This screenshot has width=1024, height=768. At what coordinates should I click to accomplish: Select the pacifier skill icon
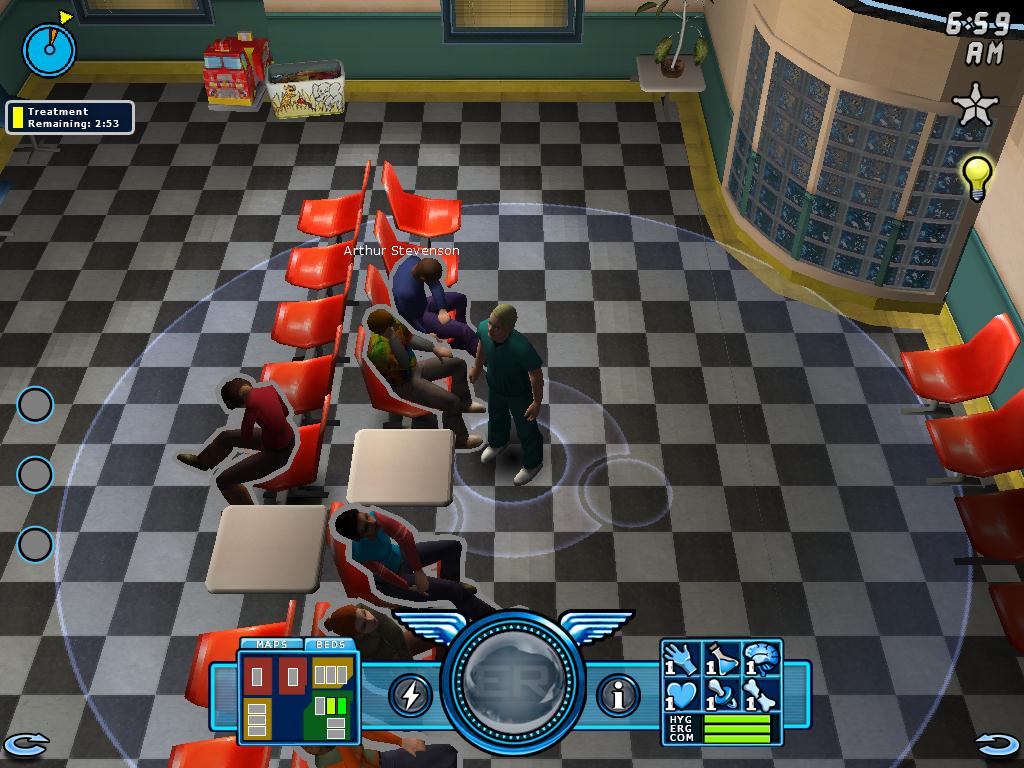pos(721,694)
